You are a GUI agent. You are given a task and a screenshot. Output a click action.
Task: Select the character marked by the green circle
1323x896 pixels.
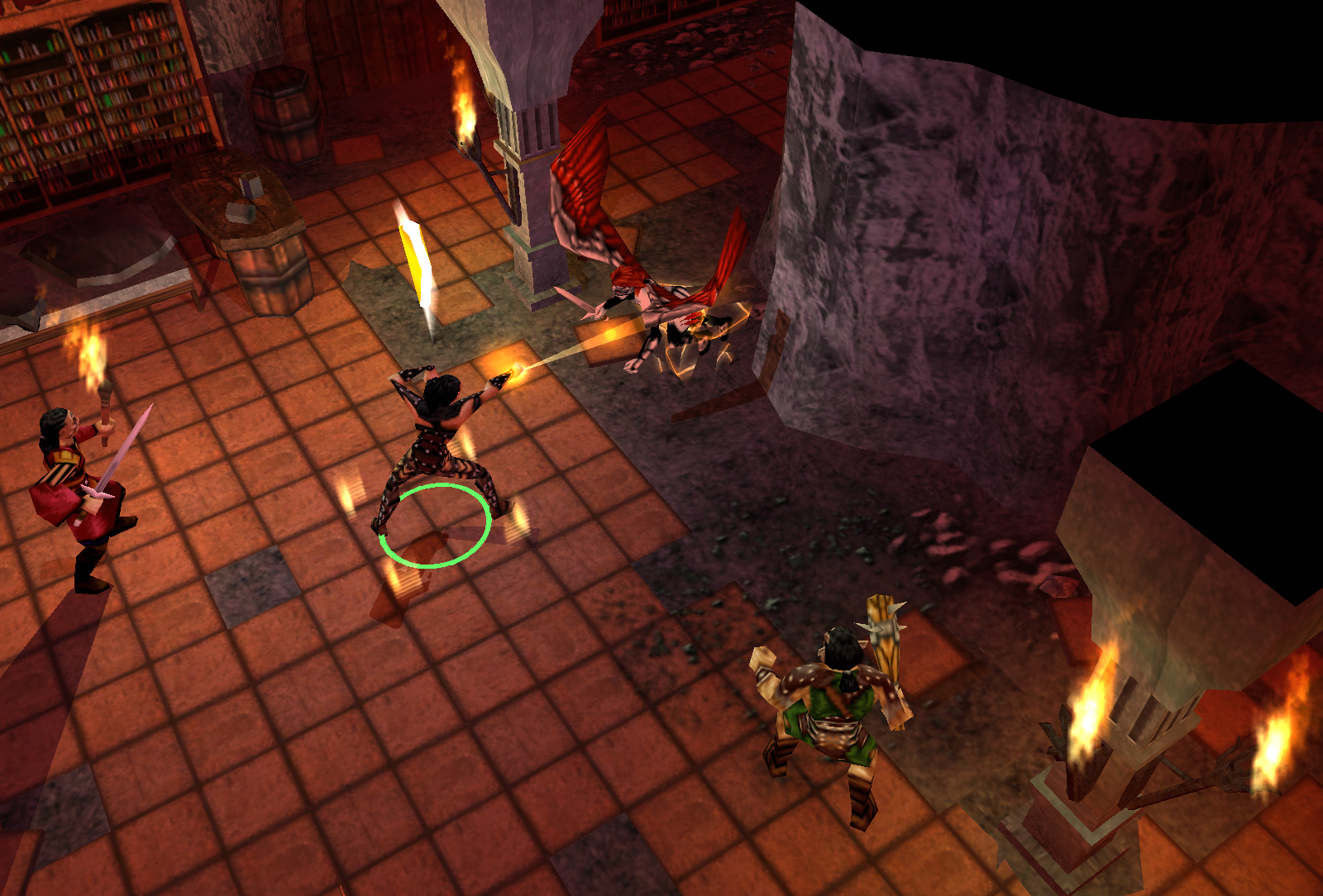coord(439,446)
